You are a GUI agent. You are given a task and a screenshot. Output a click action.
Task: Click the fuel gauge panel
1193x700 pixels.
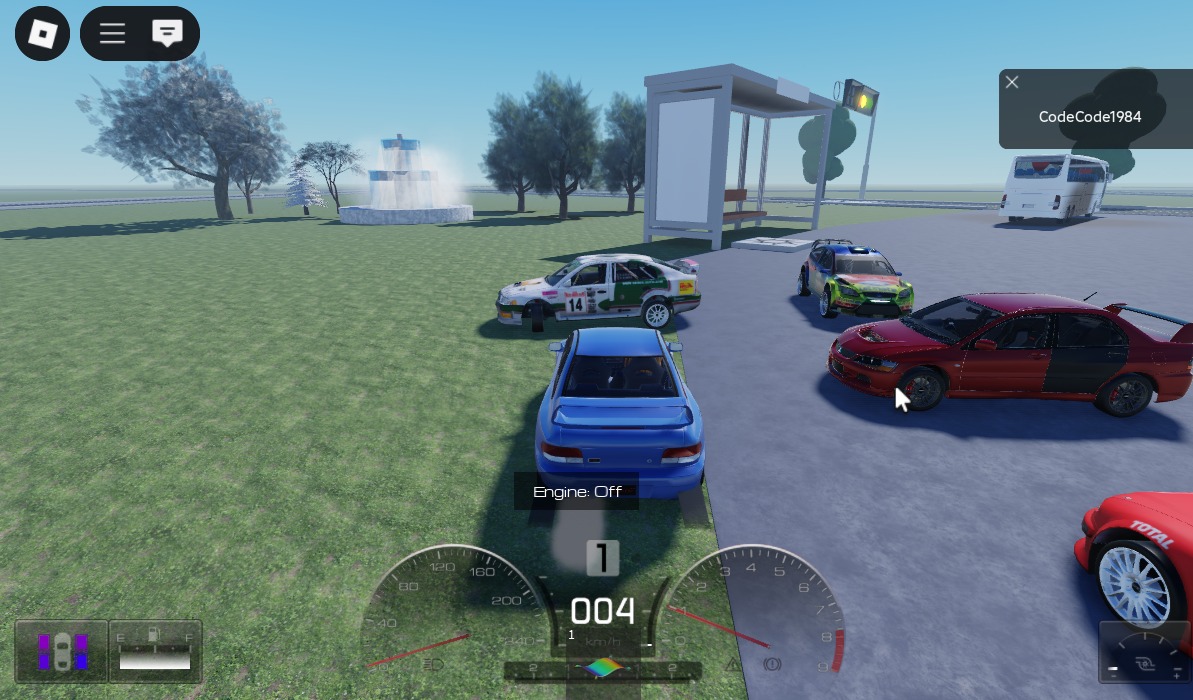(x=155, y=651)
